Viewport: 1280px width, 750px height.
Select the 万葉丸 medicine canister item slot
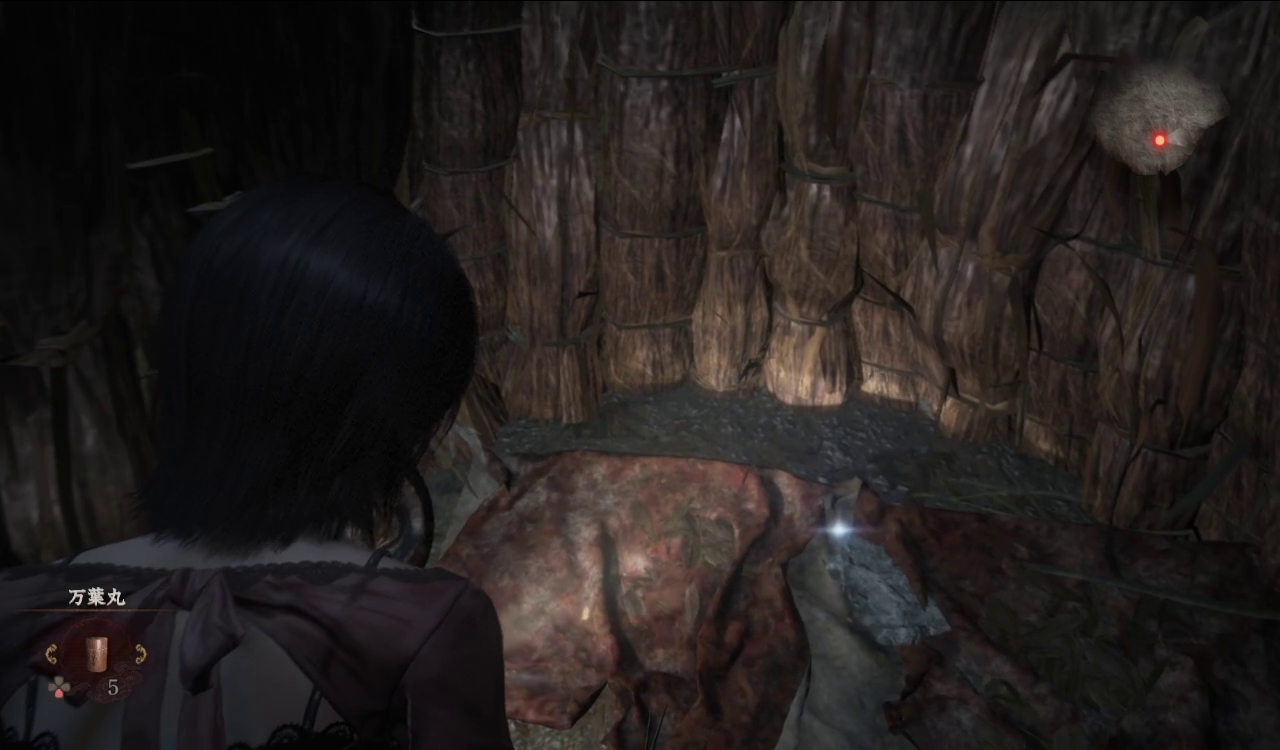95,654
